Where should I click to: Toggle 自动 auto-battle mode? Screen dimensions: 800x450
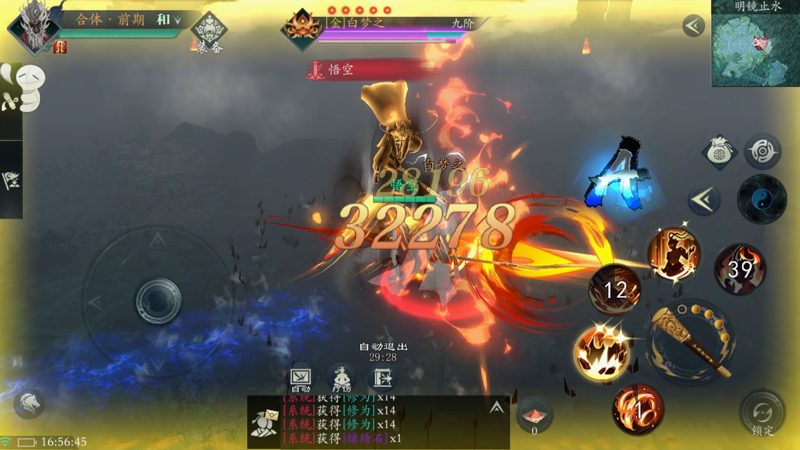click(300, 377)
